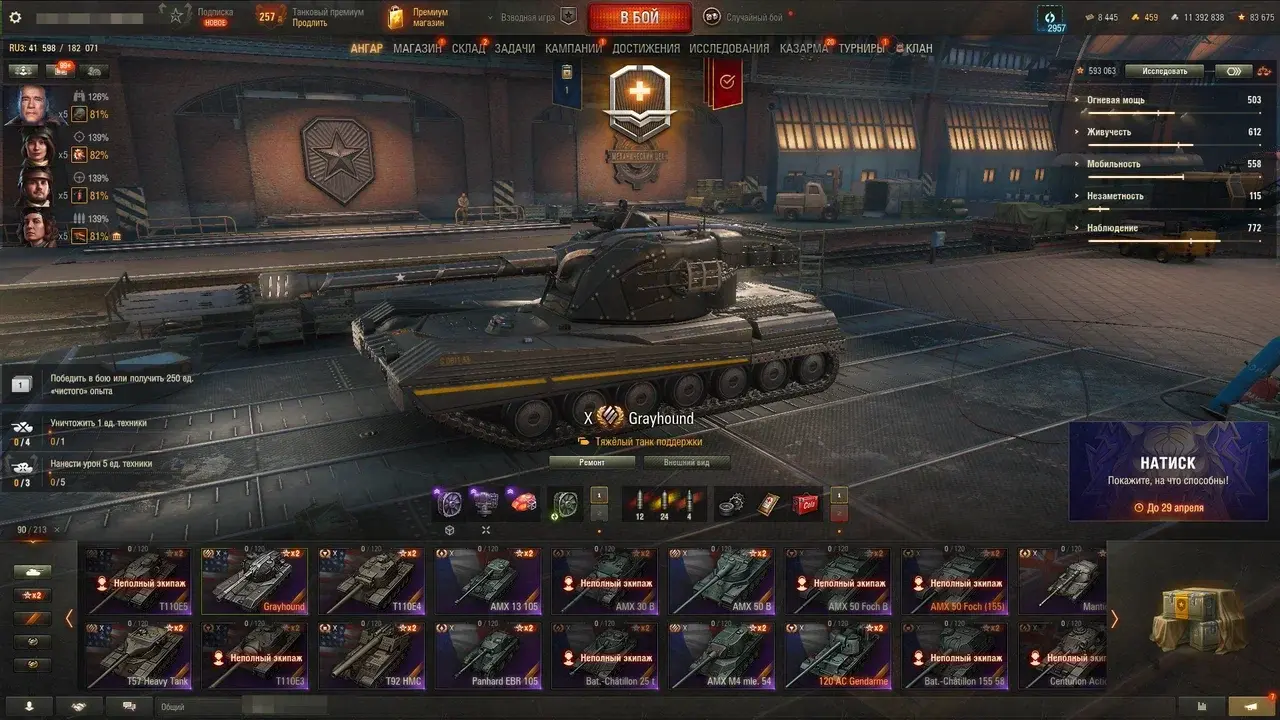The image size is (1280, 720).
Task: Open the КЛАН tab
Action: [x=918, y=48]
